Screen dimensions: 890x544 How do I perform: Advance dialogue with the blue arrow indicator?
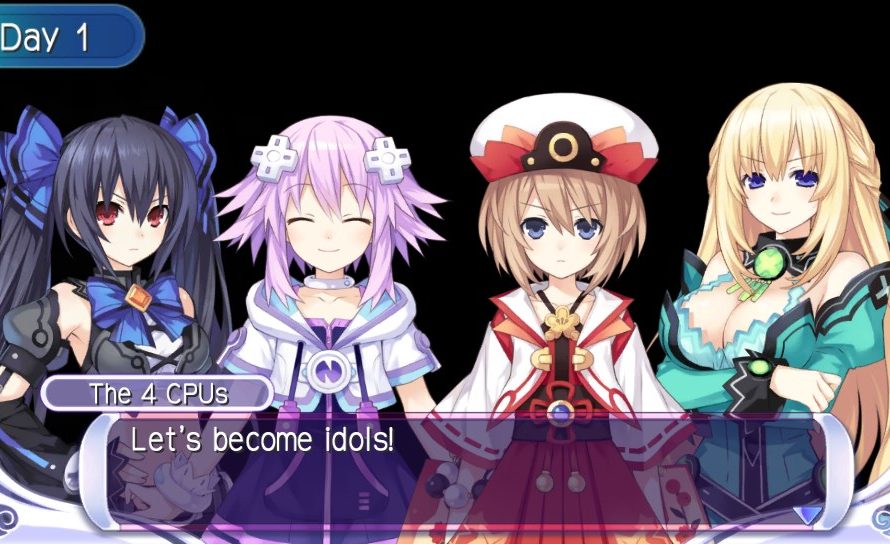coord(807,514)
